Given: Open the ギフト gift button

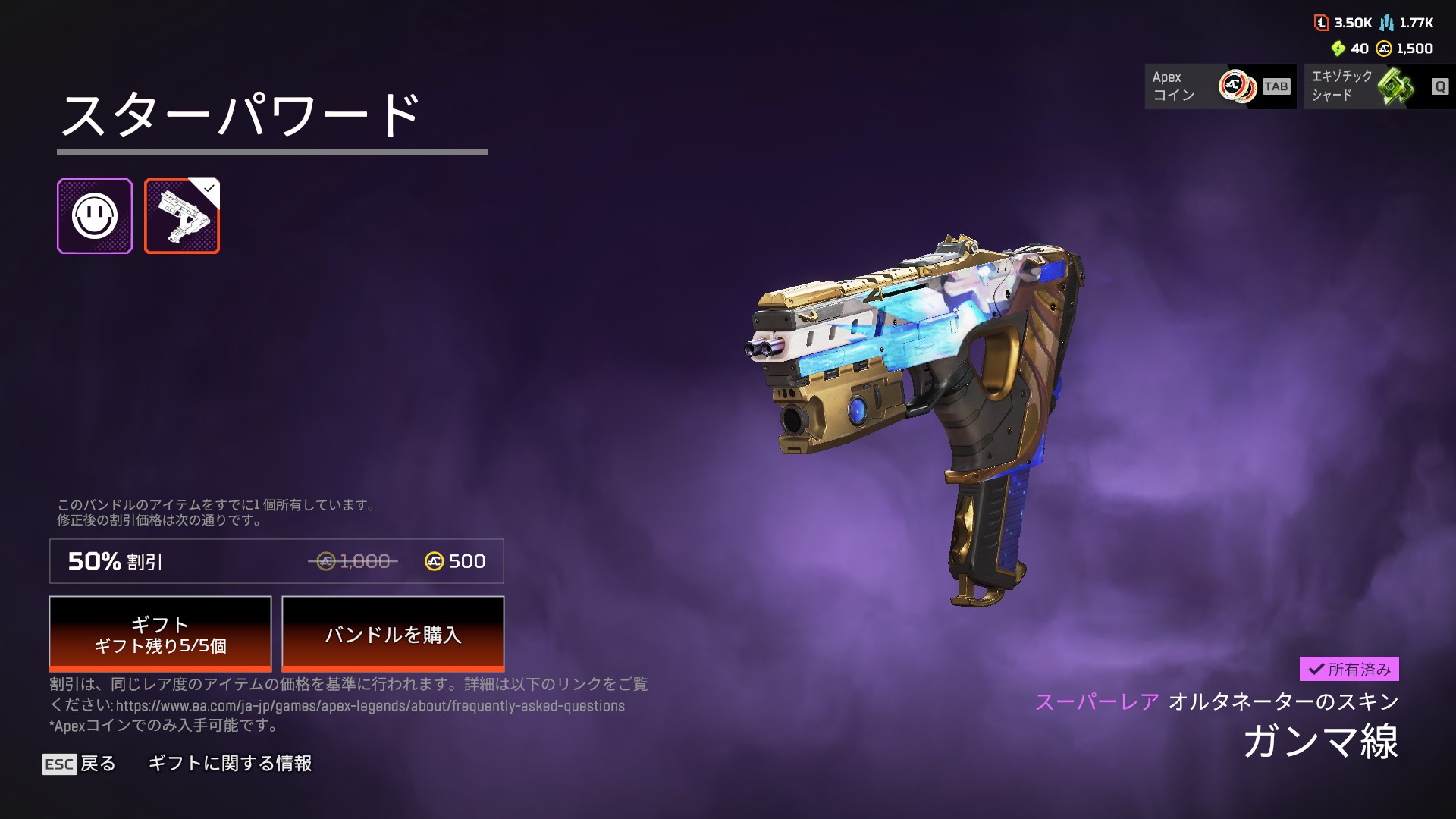Looking at the screenshot, I should 160,634.
